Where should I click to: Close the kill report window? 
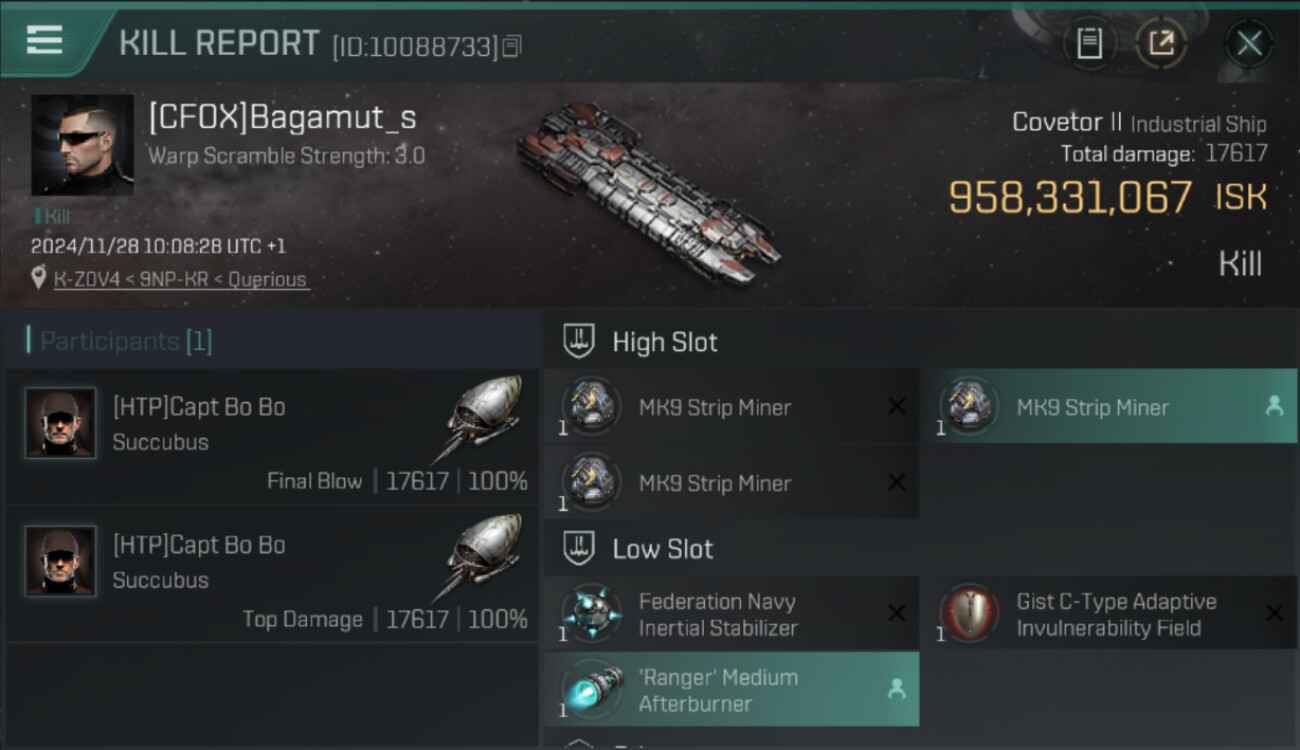tap(1249, 43)
